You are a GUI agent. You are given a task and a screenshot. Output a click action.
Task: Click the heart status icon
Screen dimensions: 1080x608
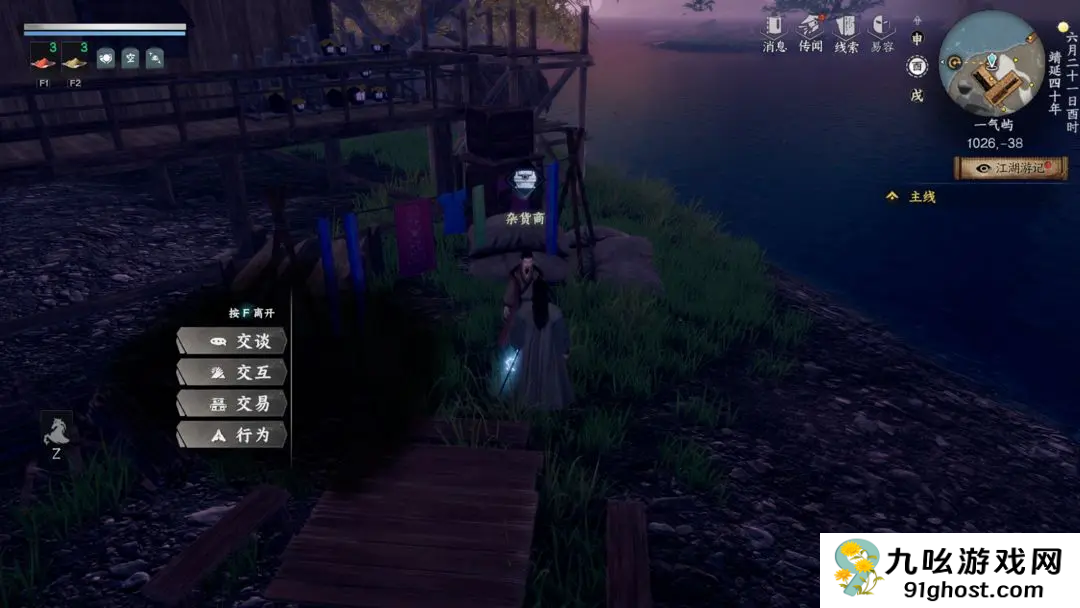(x=105, y=58)
